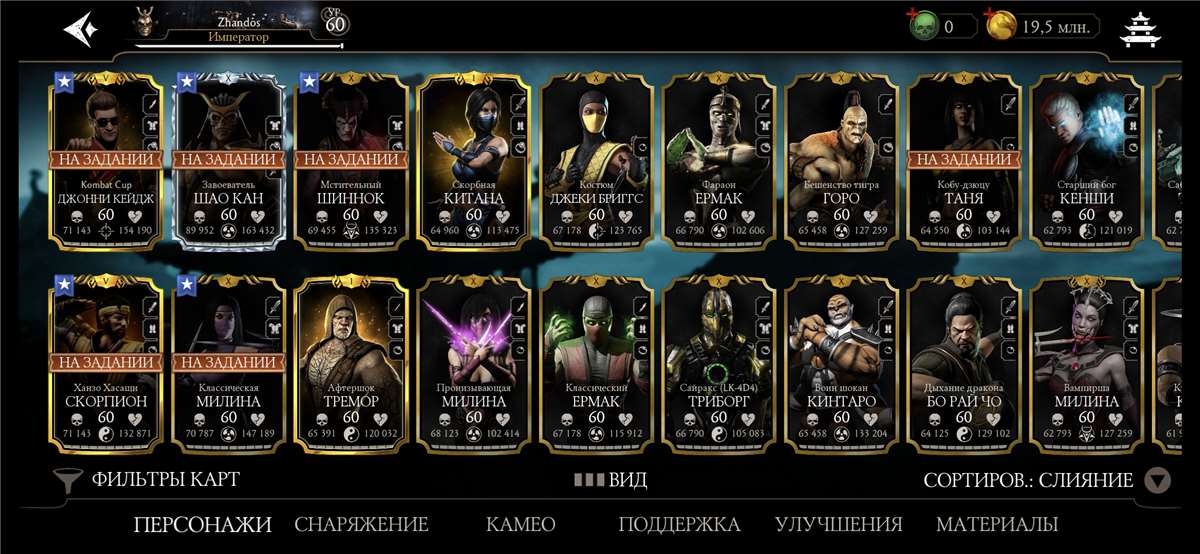Switch to the Снаряжение tab
Image resolution: width=1200 pixels, height=554 pixels.
(x=361, y=524)
